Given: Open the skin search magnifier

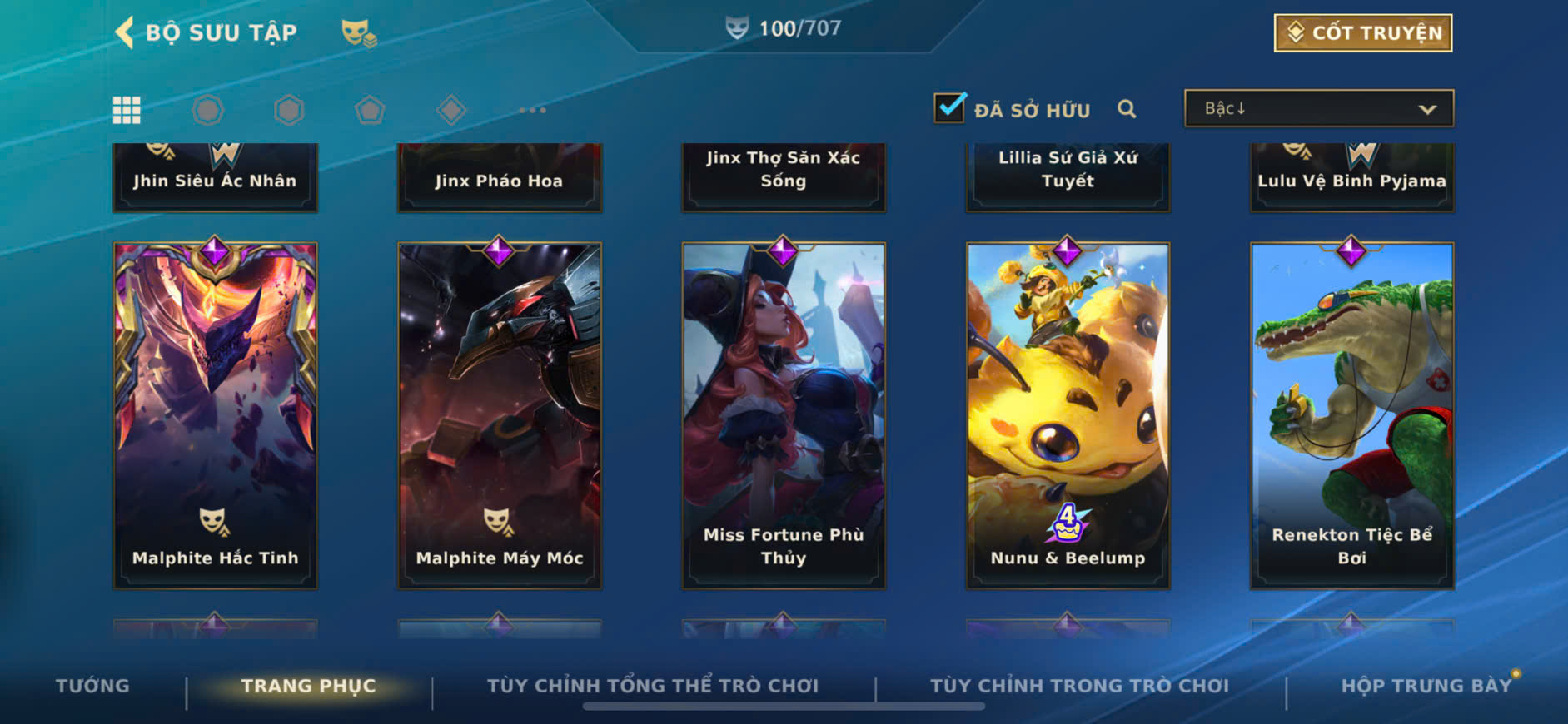Looking at the screenshot, I should (1127, 109).
